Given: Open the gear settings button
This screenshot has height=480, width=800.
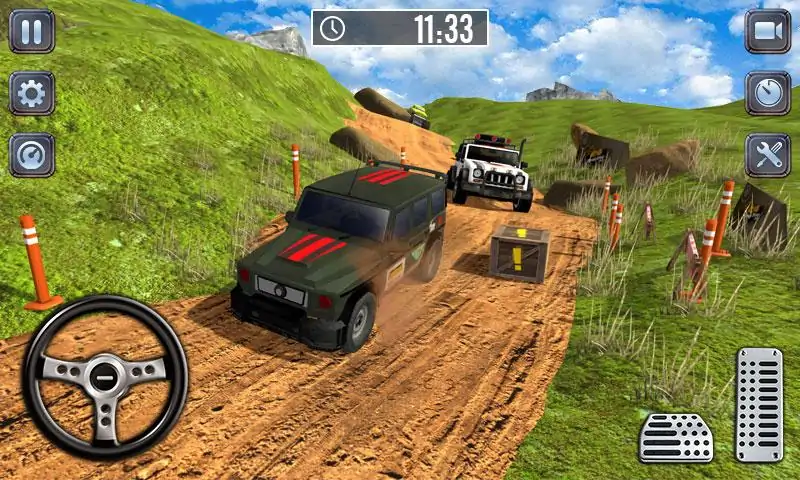Looking at the screenshot, I should [31, 94].
